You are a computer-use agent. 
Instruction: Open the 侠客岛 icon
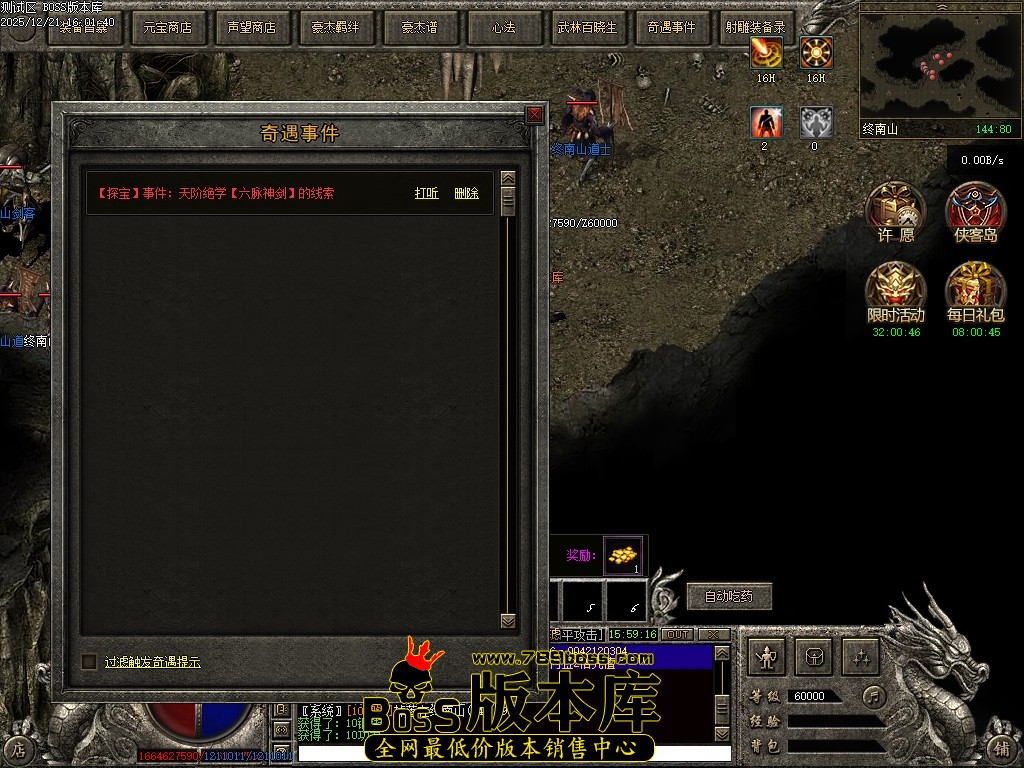[x=976, y=211]
